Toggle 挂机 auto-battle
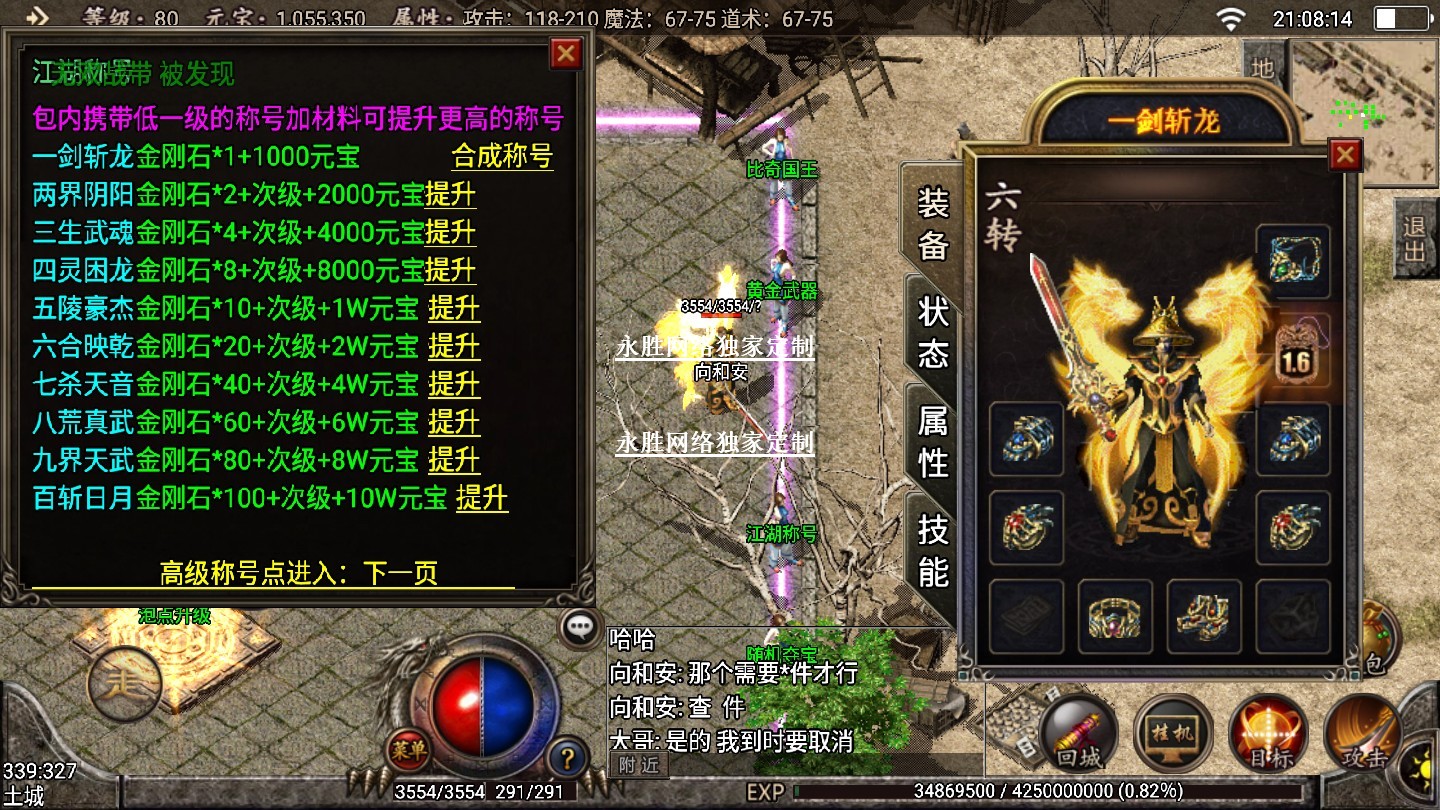This screenshot has width=1440, height=810. (1173, 735)
